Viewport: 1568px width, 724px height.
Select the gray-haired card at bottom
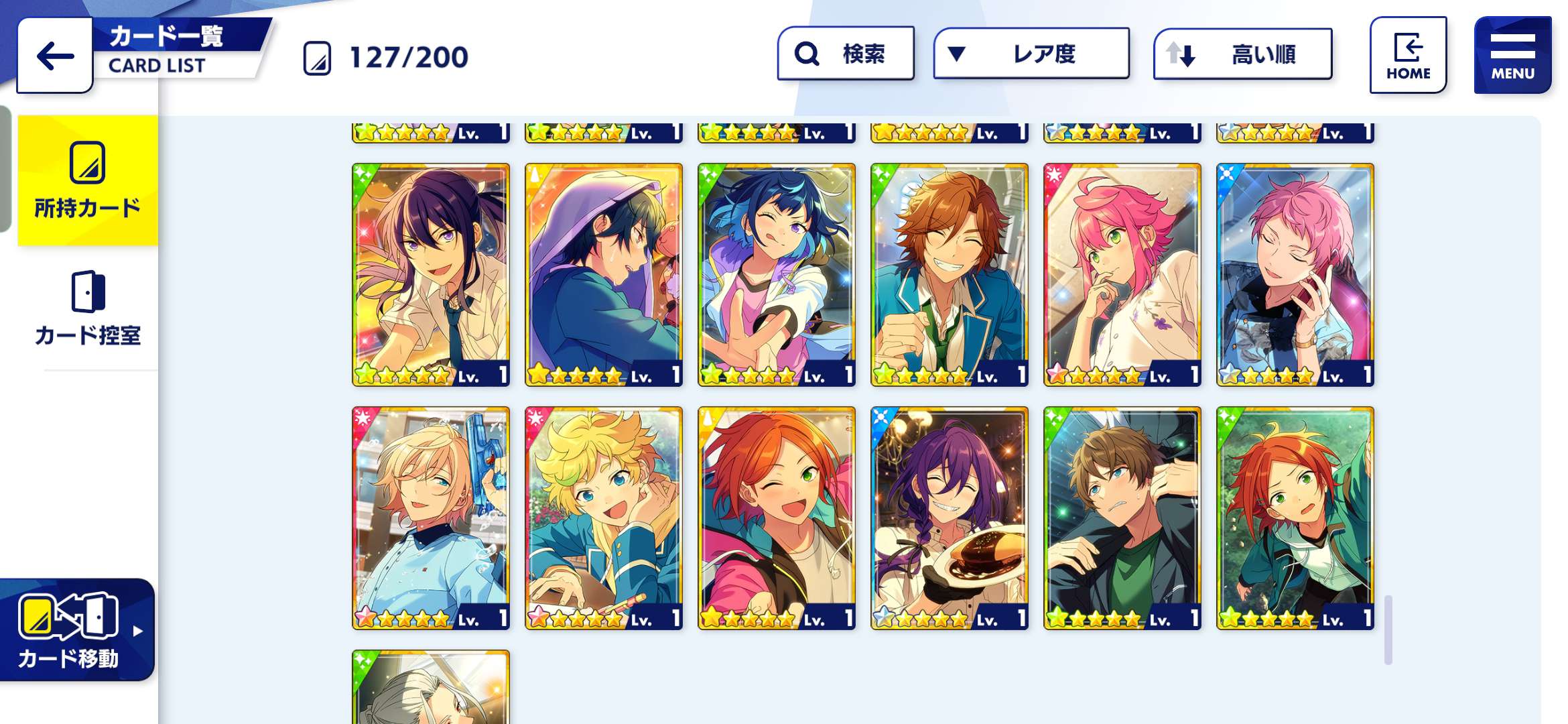point(431,689)
